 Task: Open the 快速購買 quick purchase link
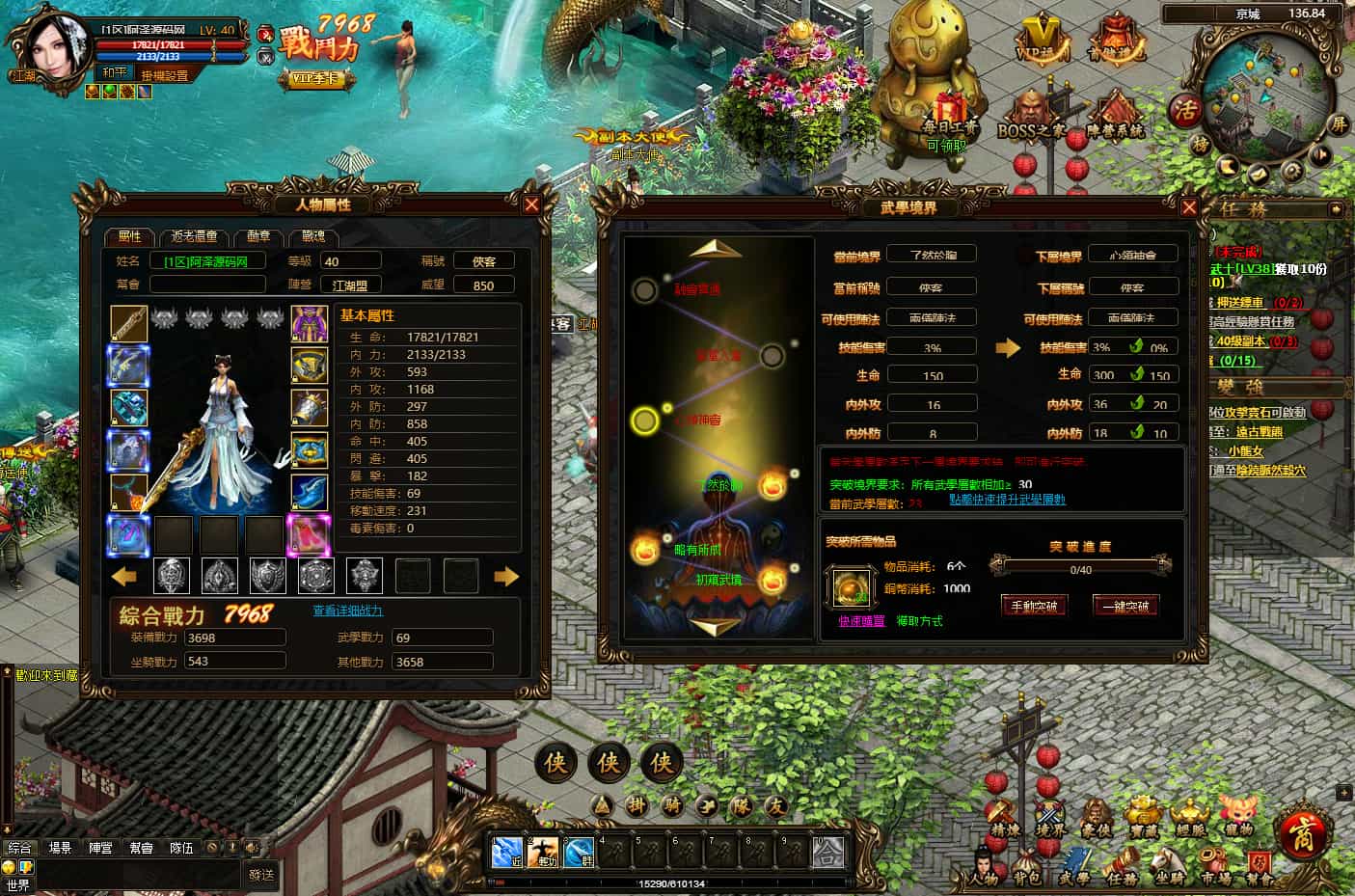coord(861,621)
